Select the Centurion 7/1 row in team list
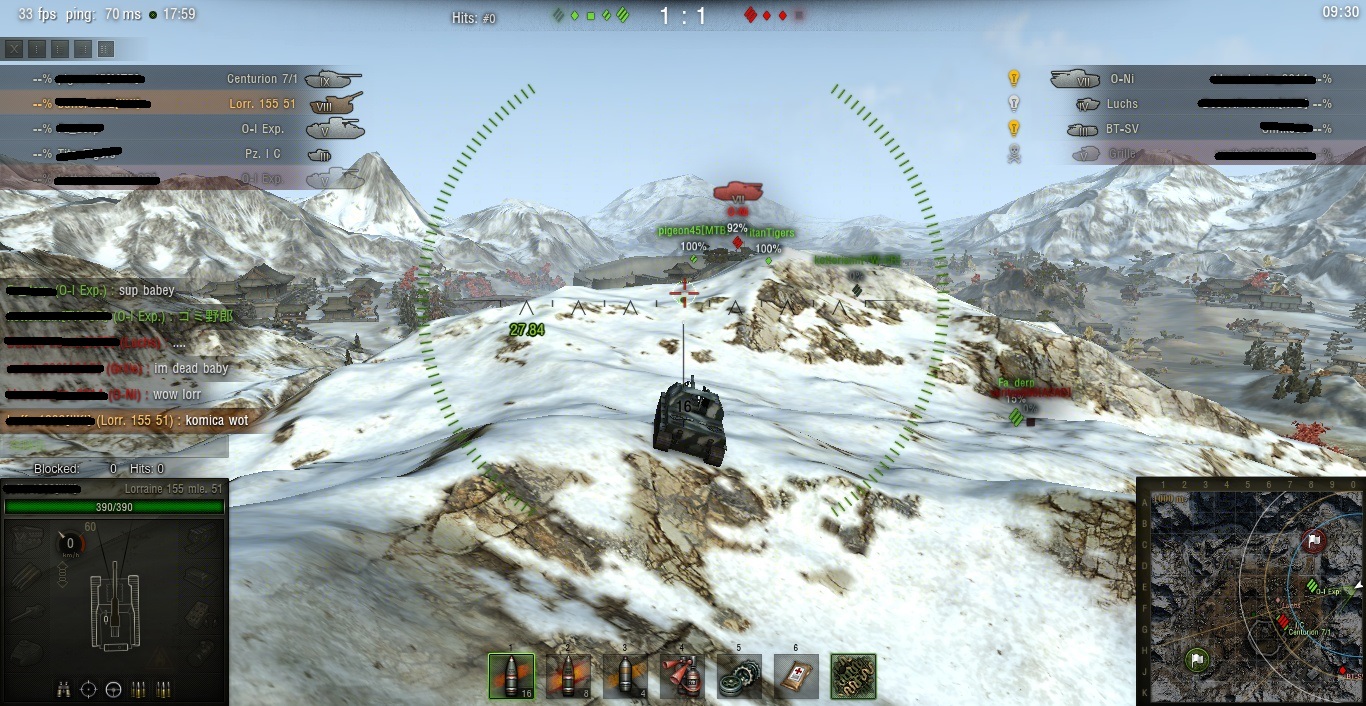Viewport: 1366px width, 706px height. click(180, 79)
